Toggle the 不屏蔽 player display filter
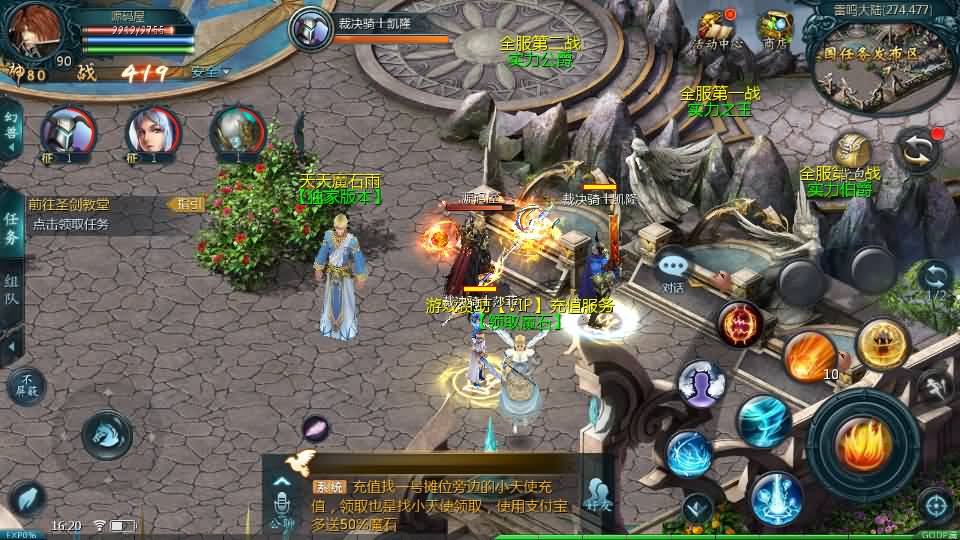This screenshot has height=540, width=960. (26, 386)
